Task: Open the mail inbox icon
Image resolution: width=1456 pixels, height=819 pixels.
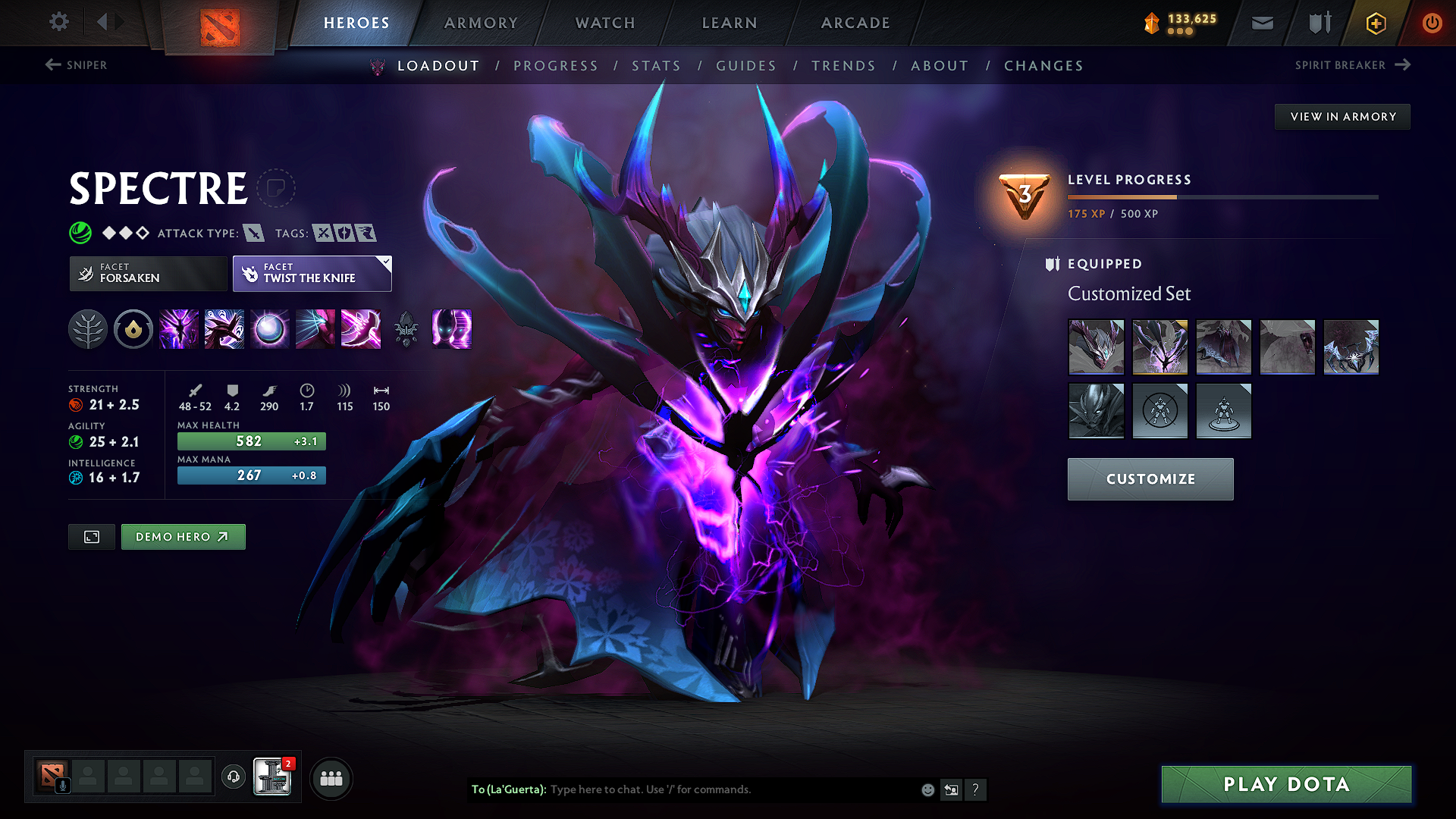Action: tap(1262, 23)
